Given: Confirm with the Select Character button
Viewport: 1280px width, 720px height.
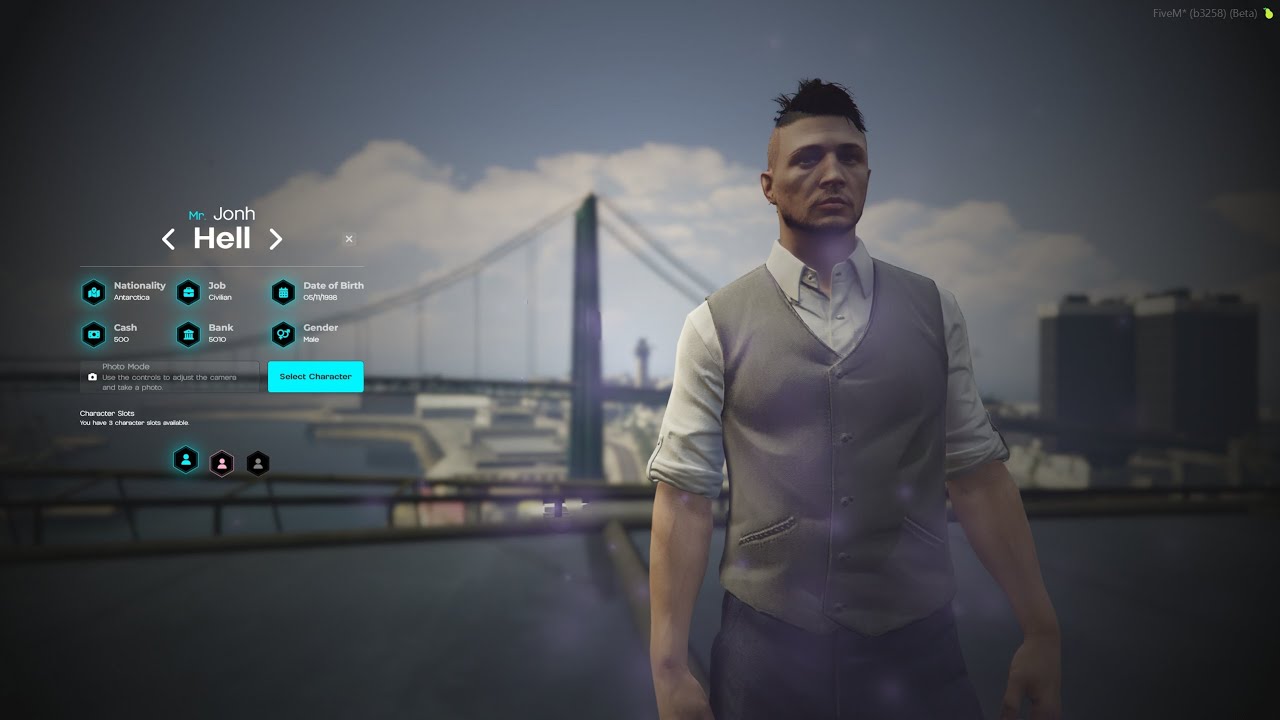Looking at the screenshot, I should click(315, 377).
